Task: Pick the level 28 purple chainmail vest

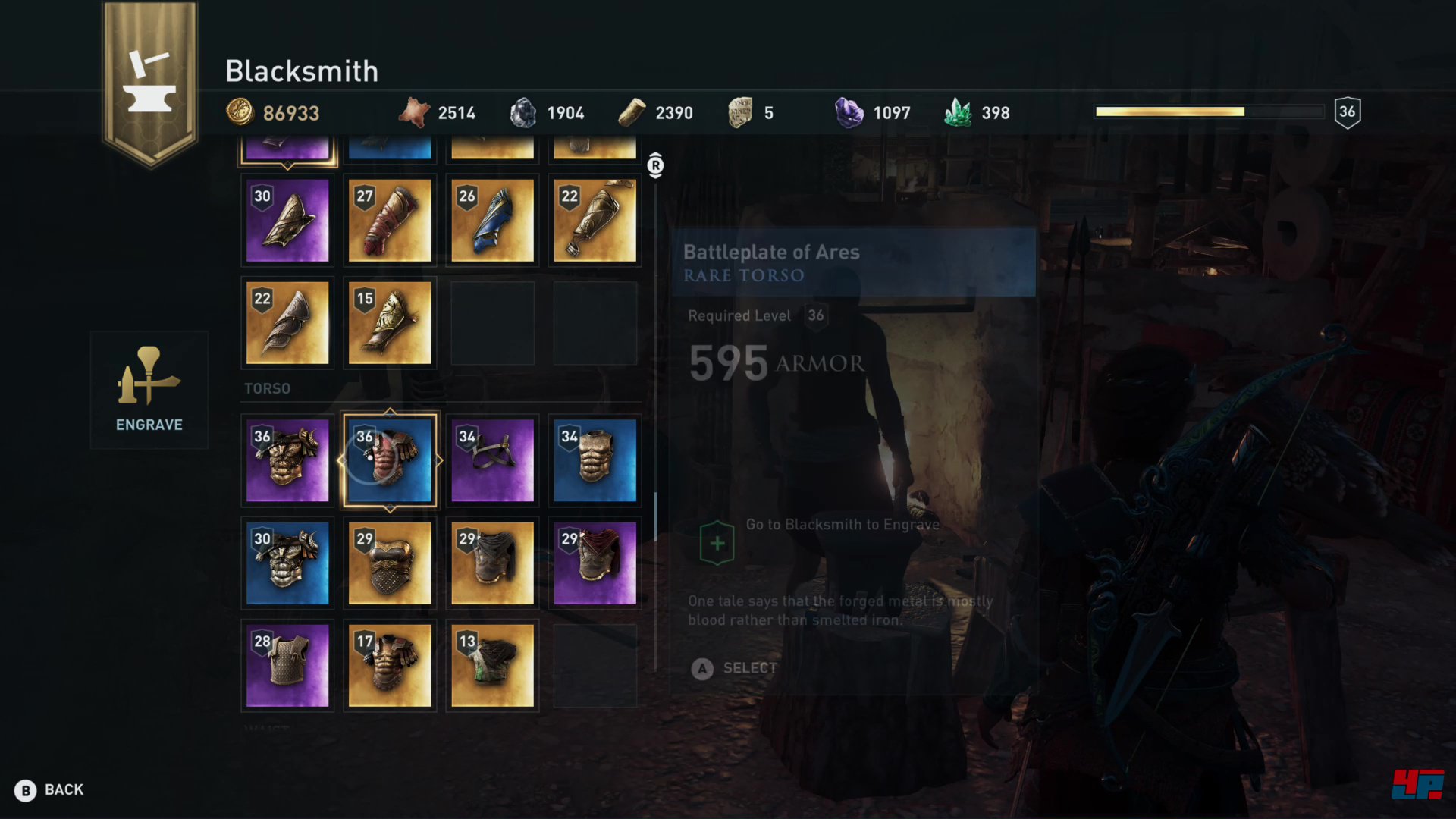Action: [x=287, y=666]
